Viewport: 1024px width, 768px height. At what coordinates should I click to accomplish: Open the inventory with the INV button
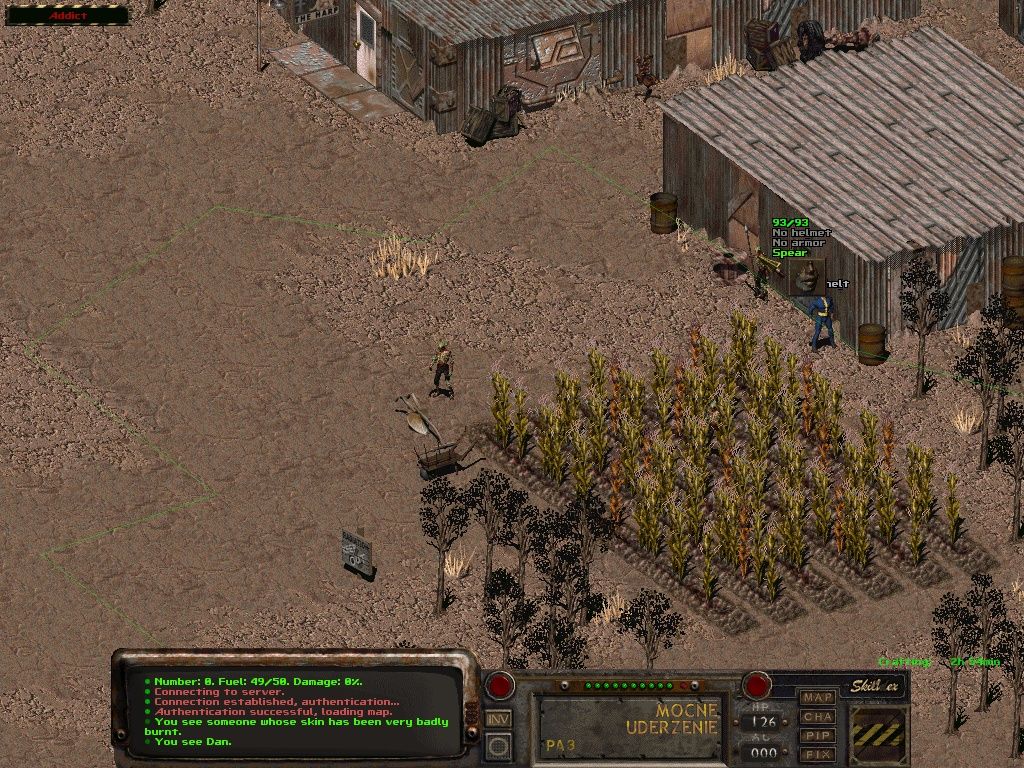tap(498, 718)
